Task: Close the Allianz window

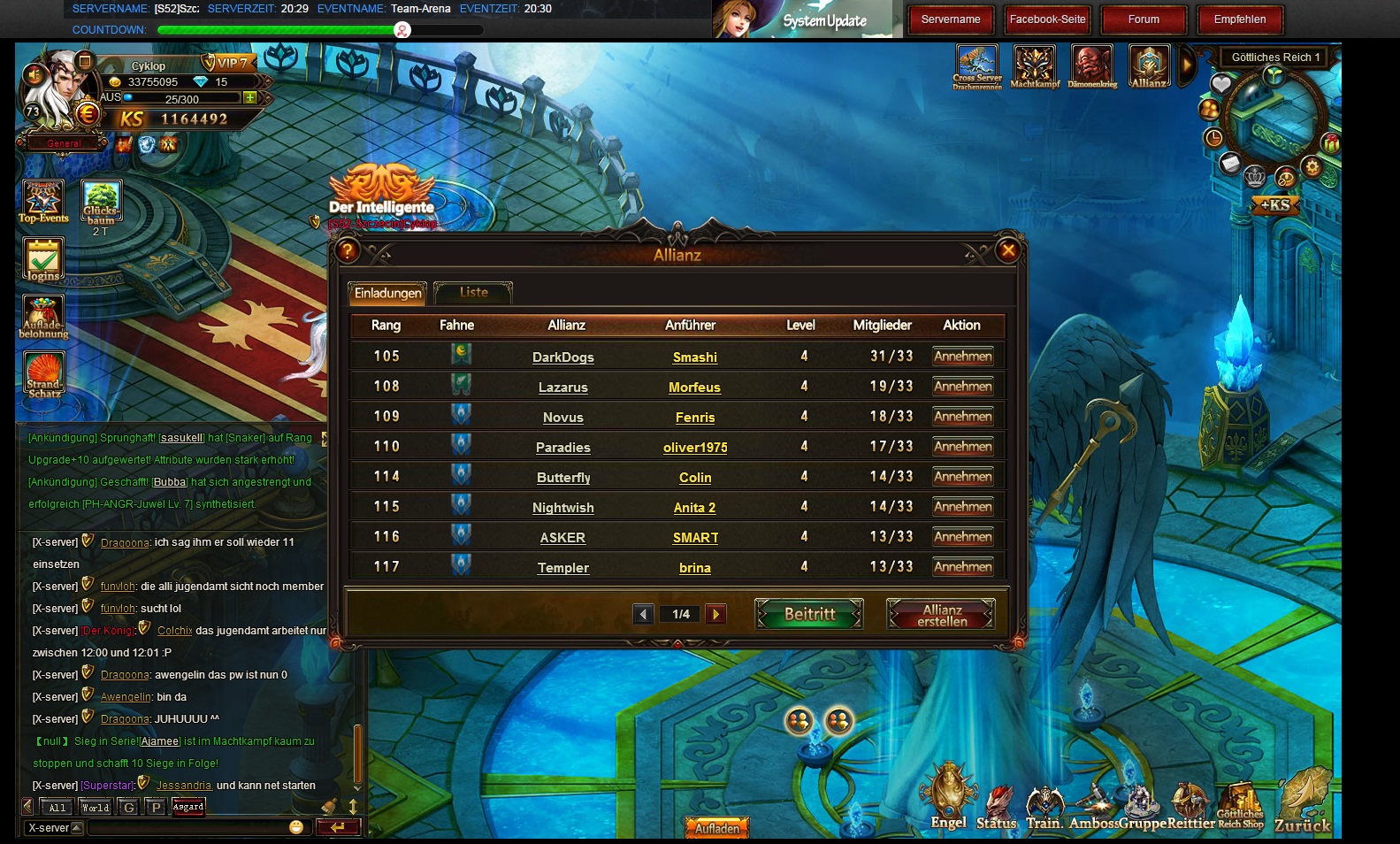Action: point(1007,251)
